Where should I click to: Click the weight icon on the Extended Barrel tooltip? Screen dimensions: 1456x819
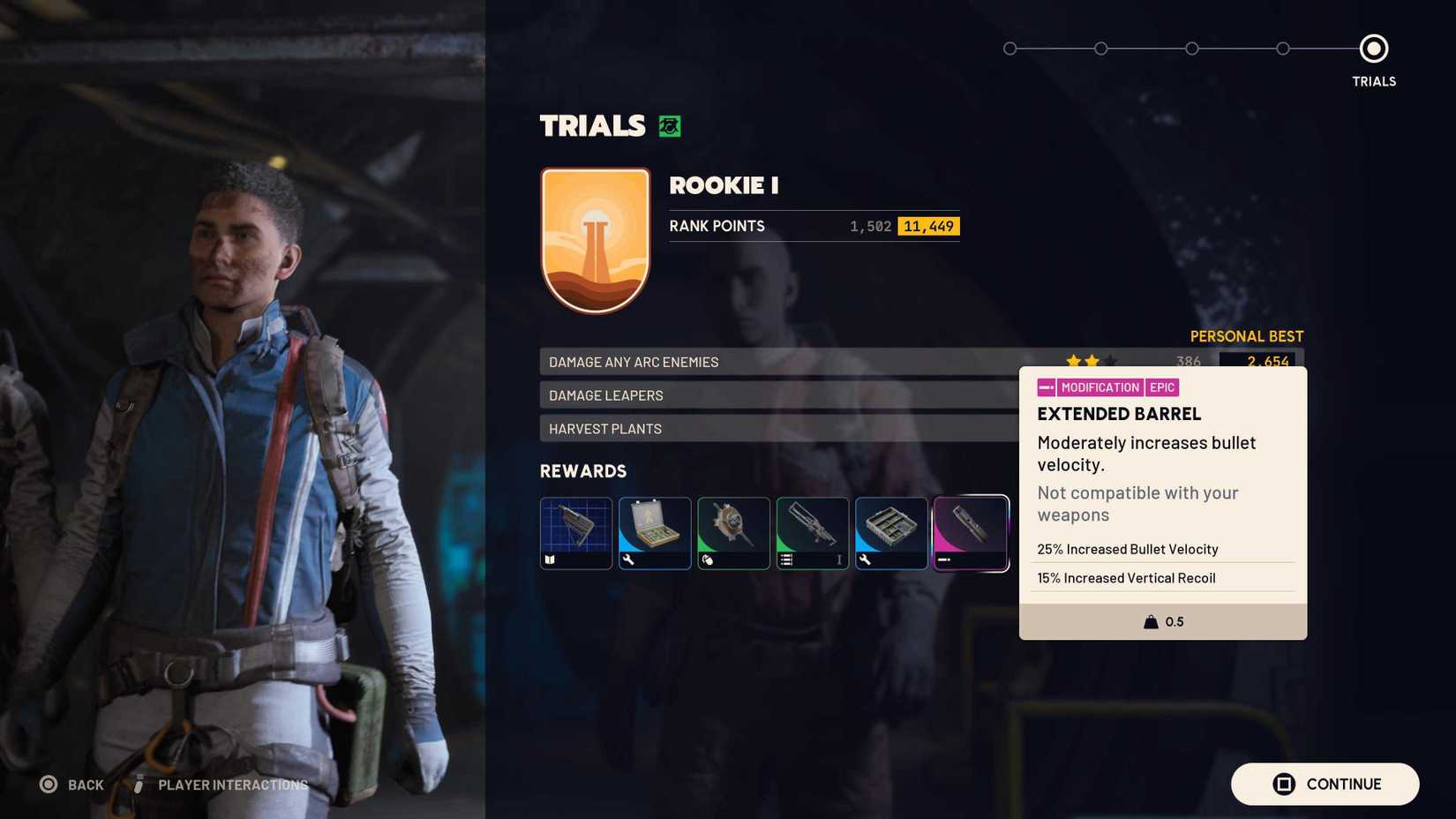tap(1147, 621)
